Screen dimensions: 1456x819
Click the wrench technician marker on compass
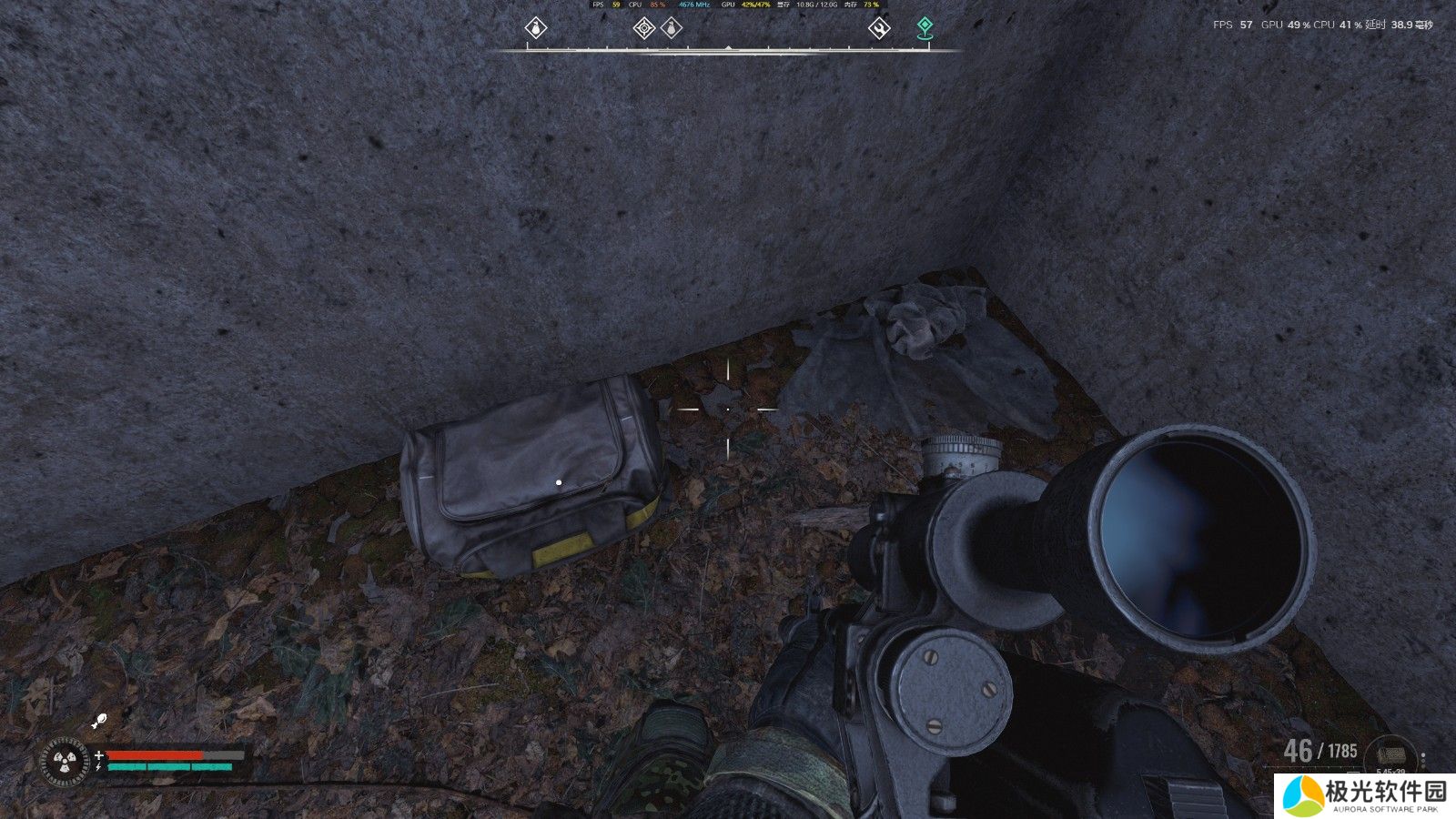click(878, 28)
